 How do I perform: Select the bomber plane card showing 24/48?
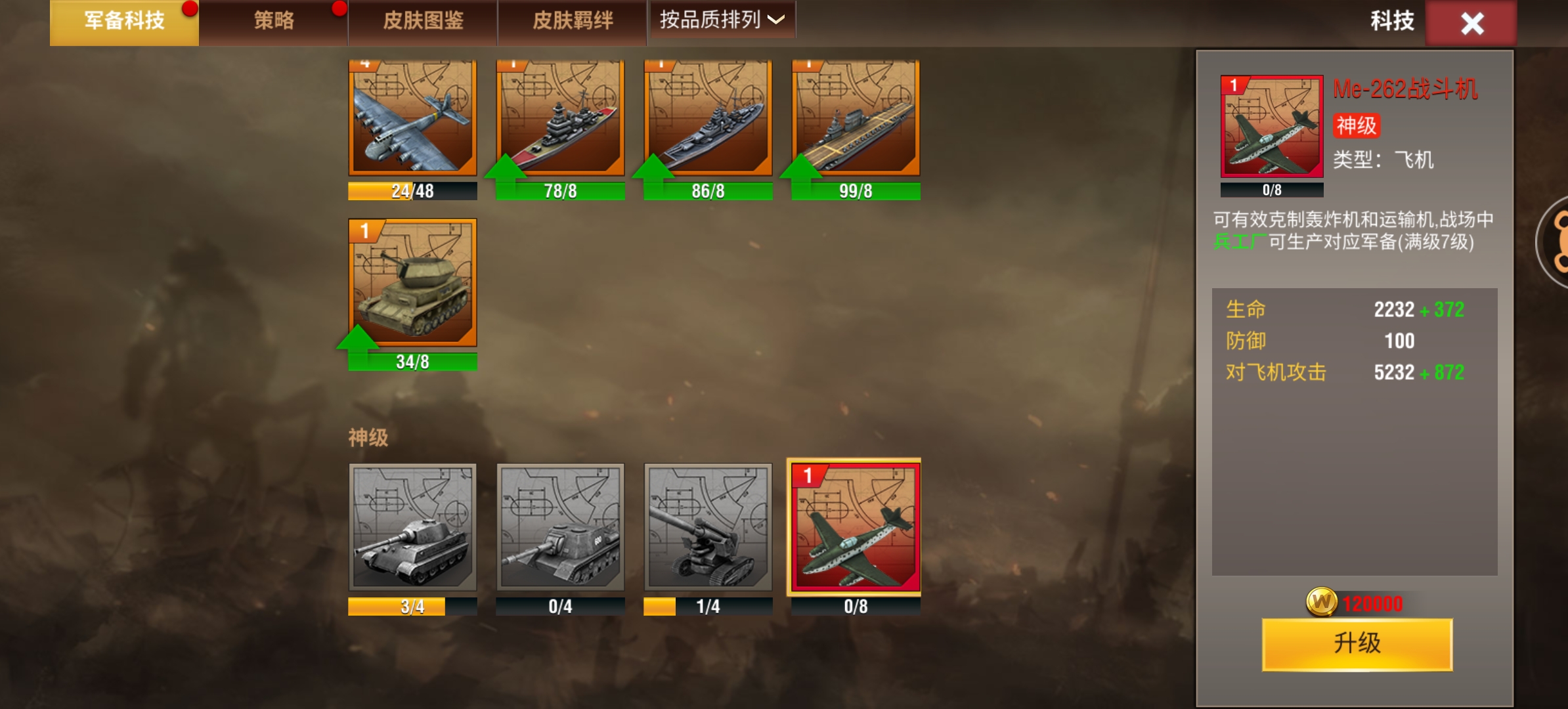[x=412, y=118]
